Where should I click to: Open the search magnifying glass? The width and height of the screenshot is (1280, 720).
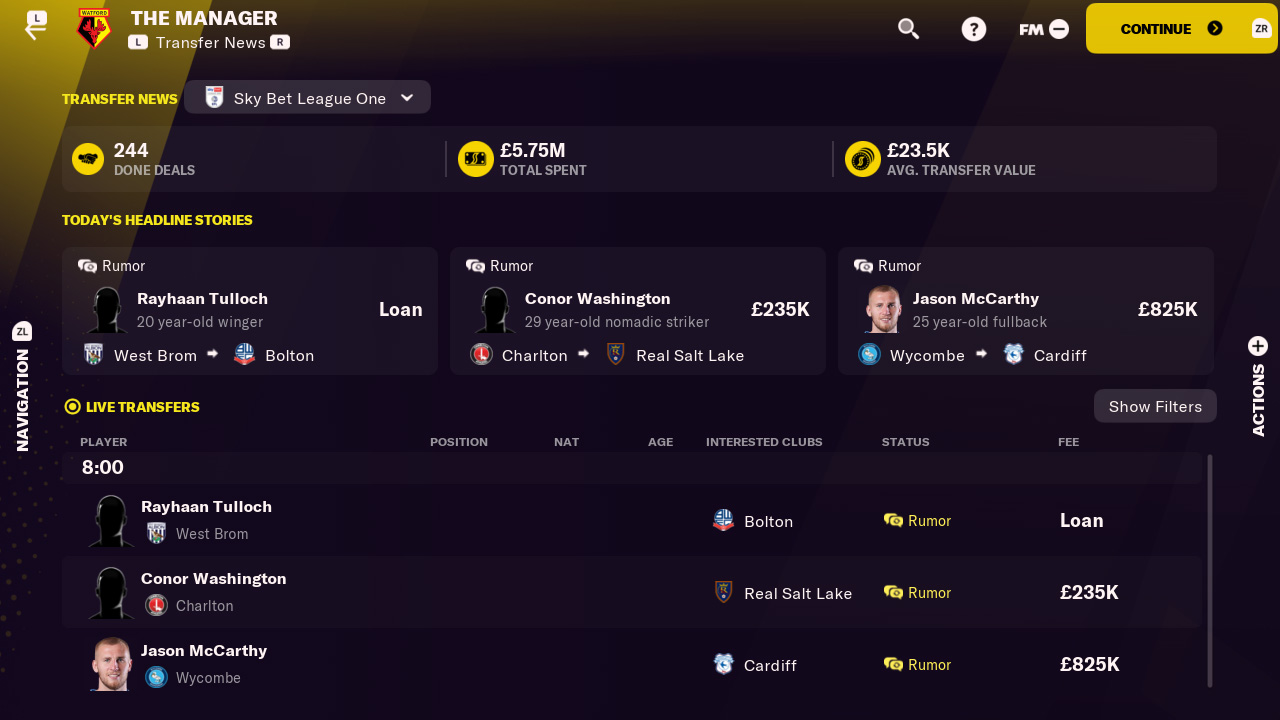click(908, 28)
